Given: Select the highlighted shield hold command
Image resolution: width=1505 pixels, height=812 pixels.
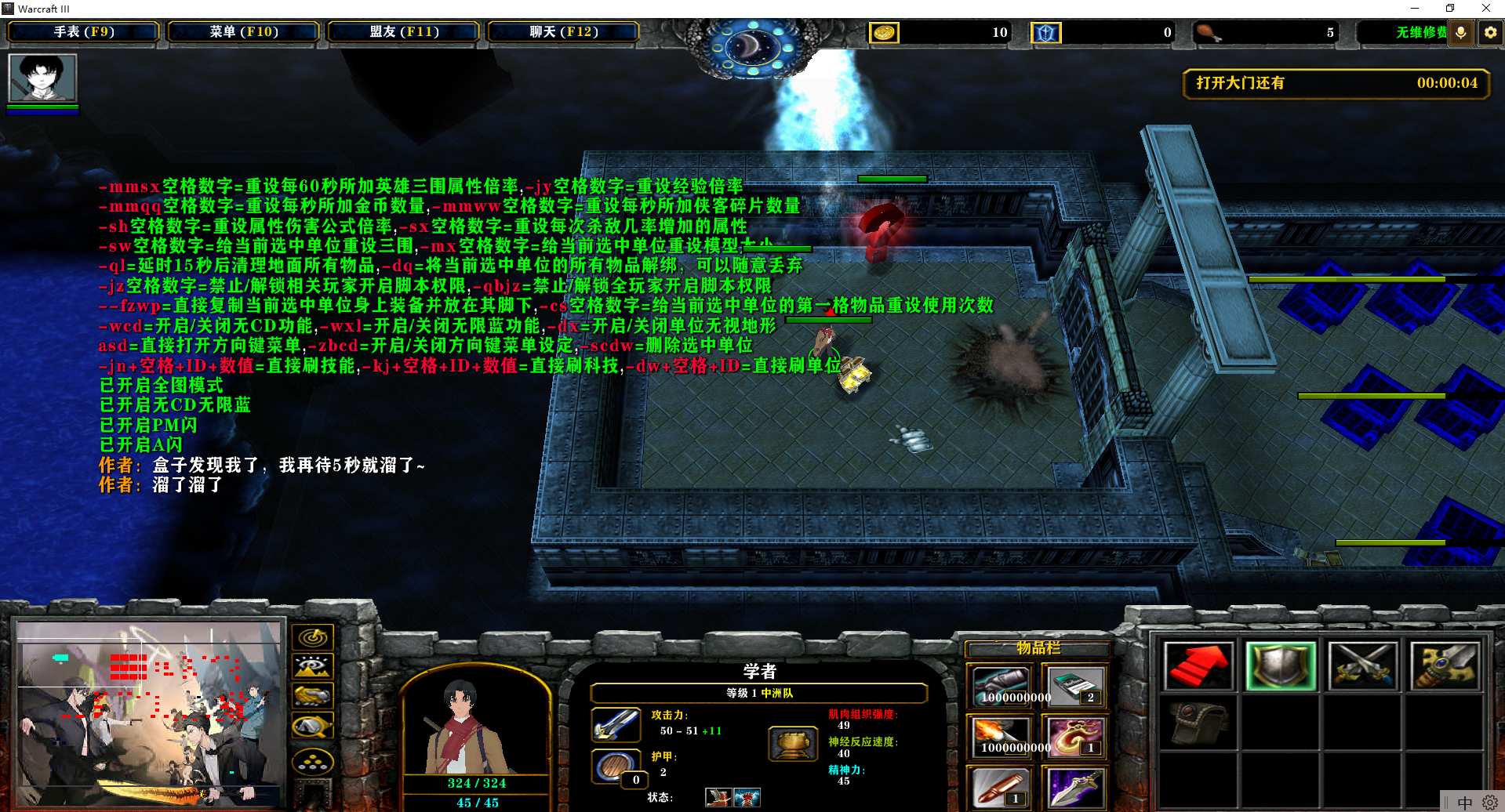Looking at the screenshot, I should tap(1281, 666).
